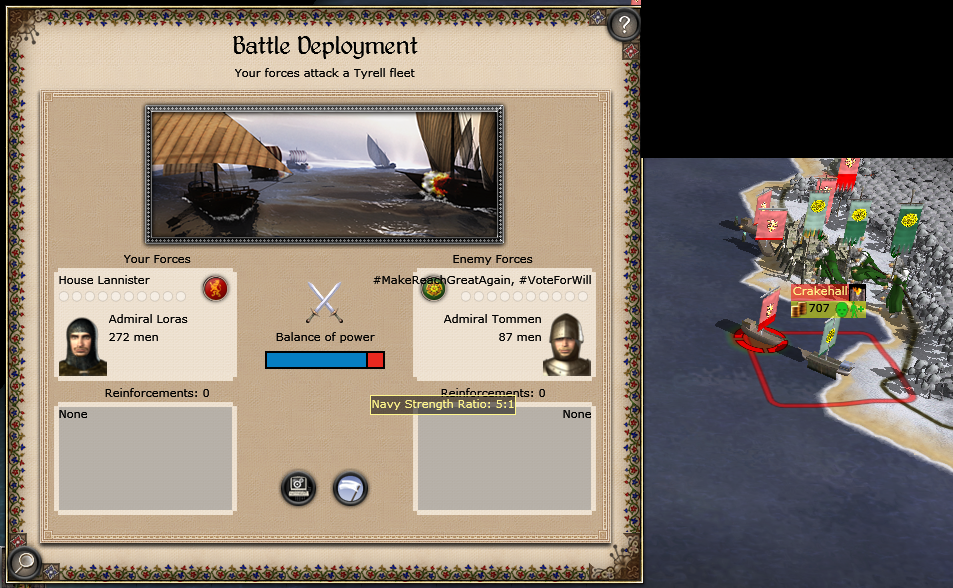Image resolution: width=953 pixels, height=588 pixels.
Task: Click the crossed swords icon
Action: click(324, 302)
